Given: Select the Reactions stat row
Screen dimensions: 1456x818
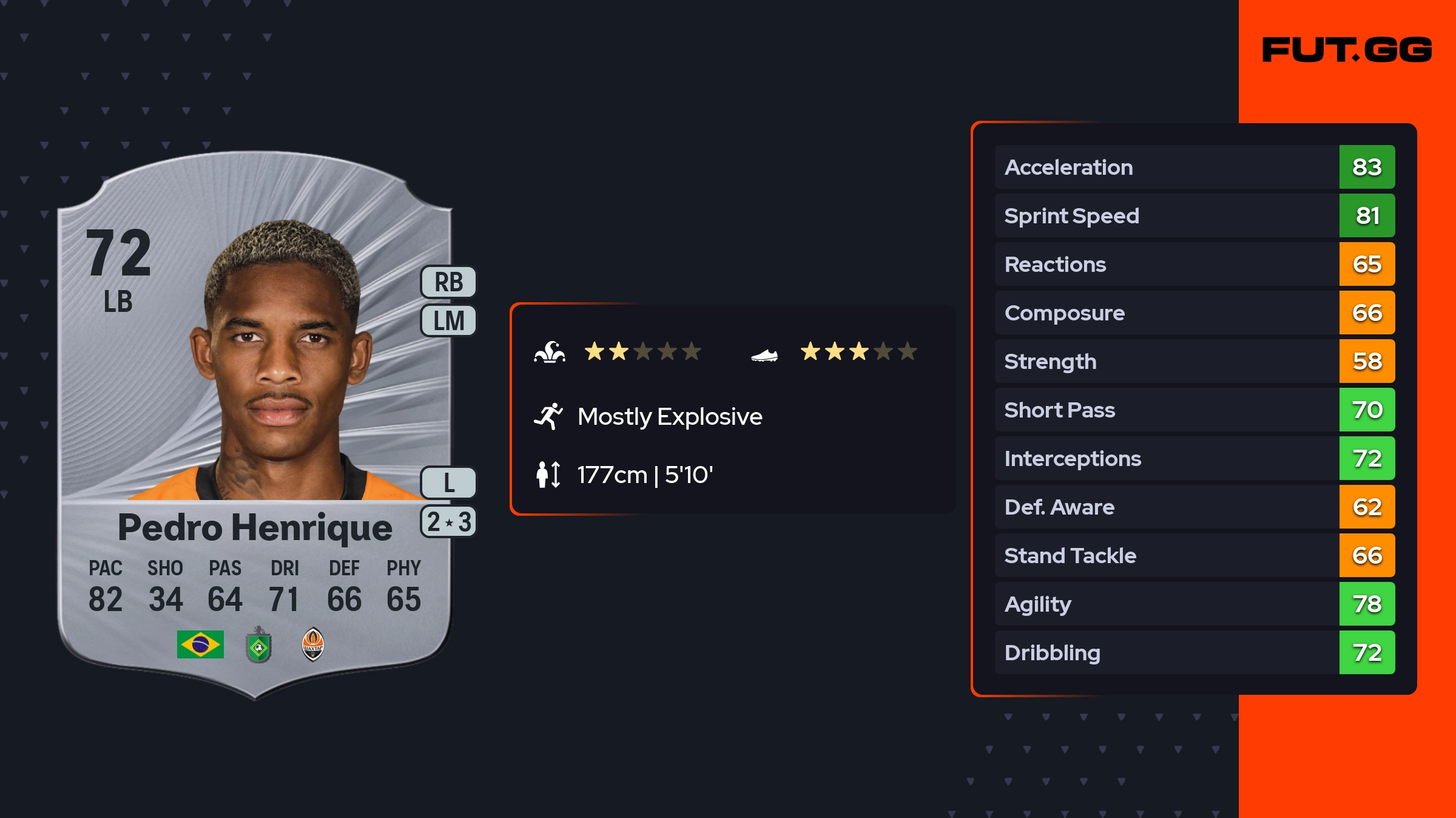Looking at the screenshot, I should (1194, 264).
